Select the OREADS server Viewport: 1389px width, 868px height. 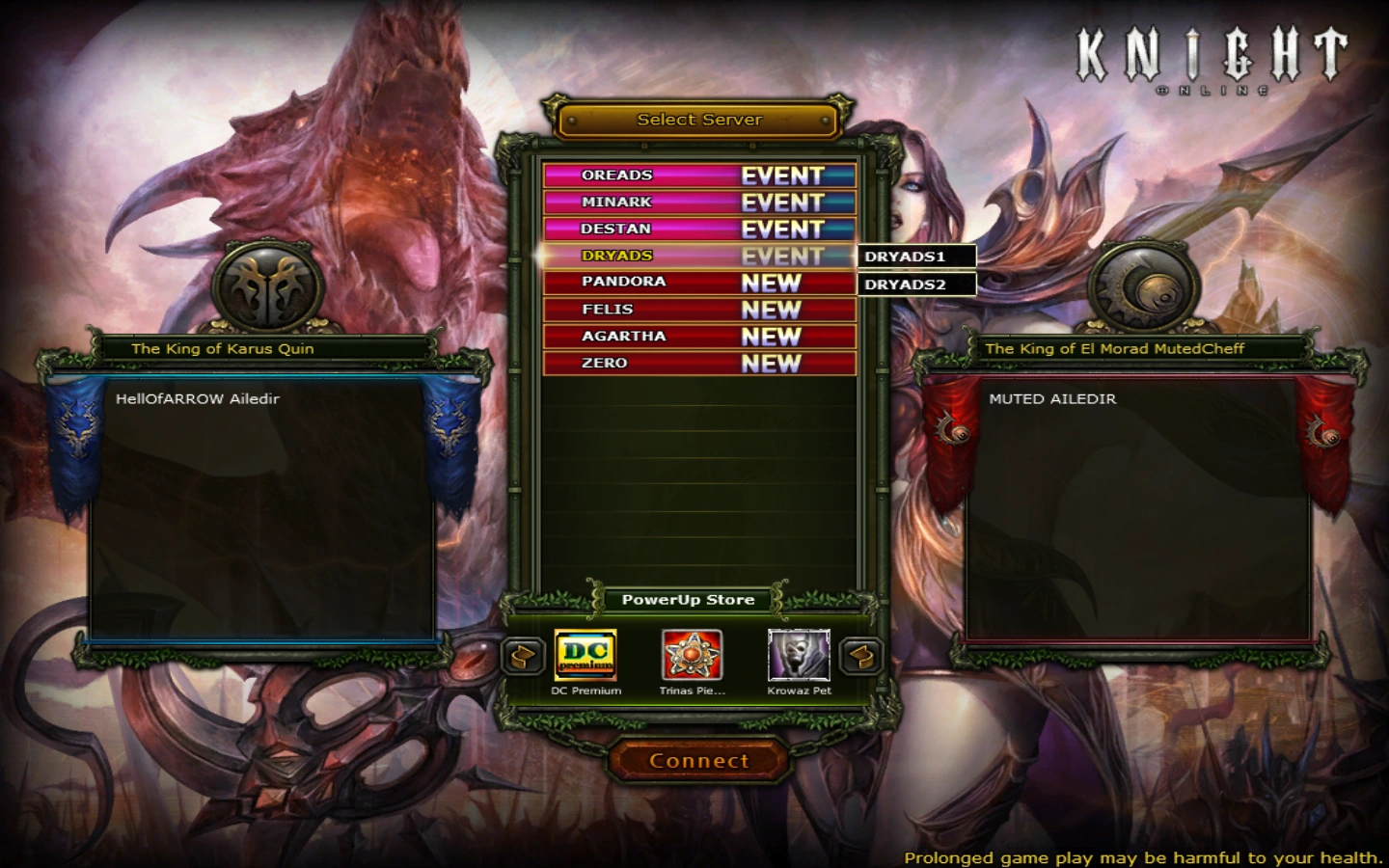coord(699,176)
